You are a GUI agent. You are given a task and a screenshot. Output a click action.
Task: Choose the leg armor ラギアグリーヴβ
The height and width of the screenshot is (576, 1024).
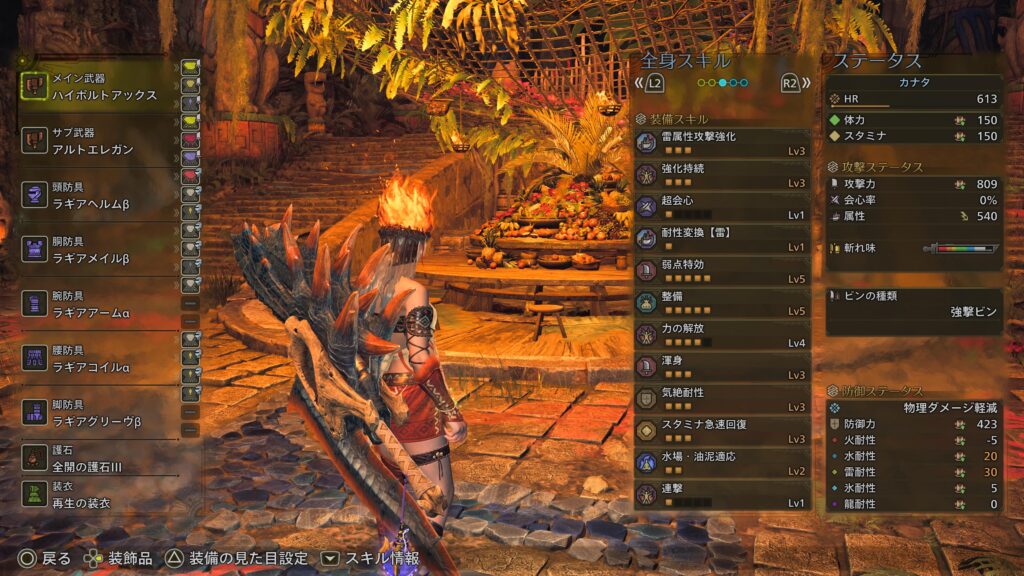[x=98, y=413]
